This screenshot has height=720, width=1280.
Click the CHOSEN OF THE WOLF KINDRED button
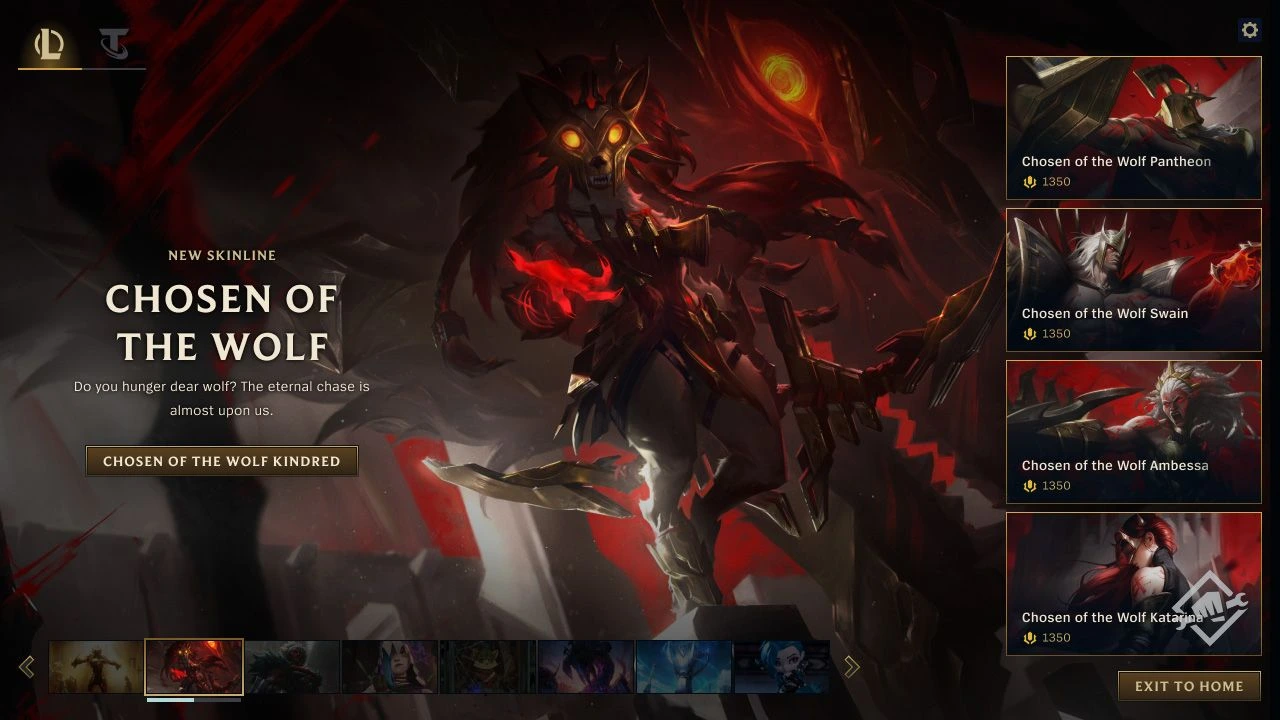[x=222, y=461]
